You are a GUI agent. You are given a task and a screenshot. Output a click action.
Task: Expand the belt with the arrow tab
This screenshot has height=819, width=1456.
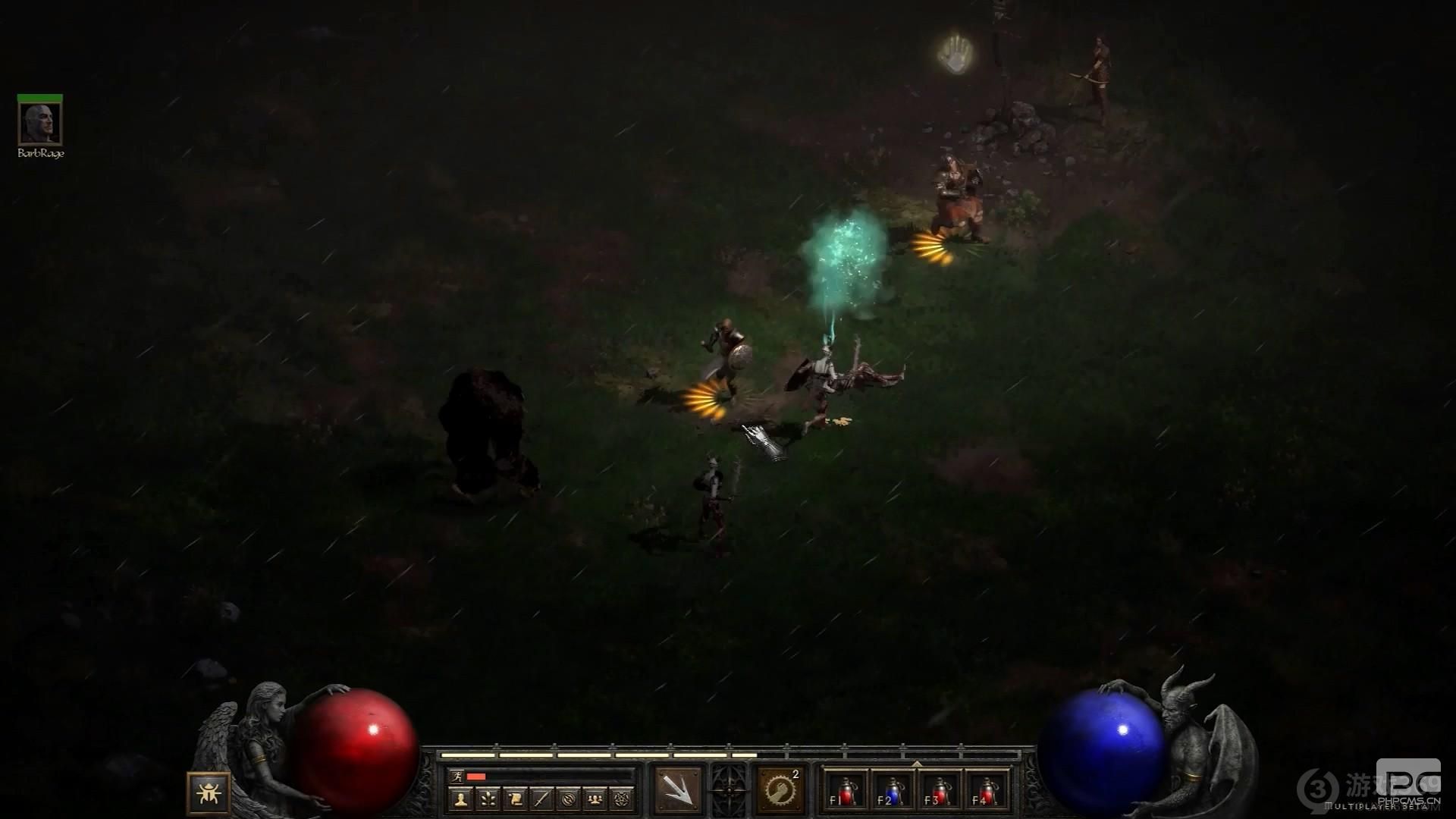point(917,763)
